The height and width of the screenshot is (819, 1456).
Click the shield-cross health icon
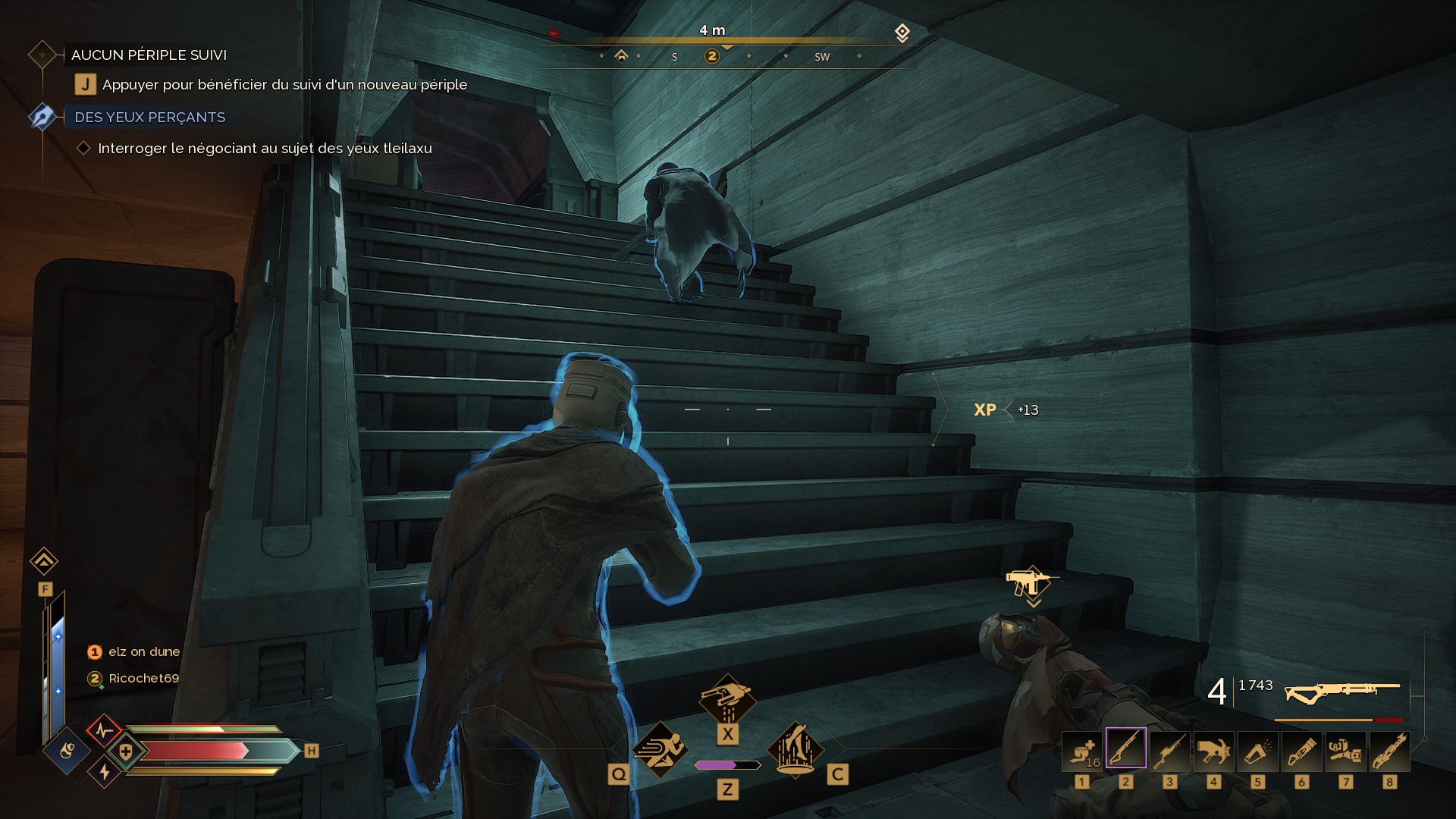tap(126, 752)
